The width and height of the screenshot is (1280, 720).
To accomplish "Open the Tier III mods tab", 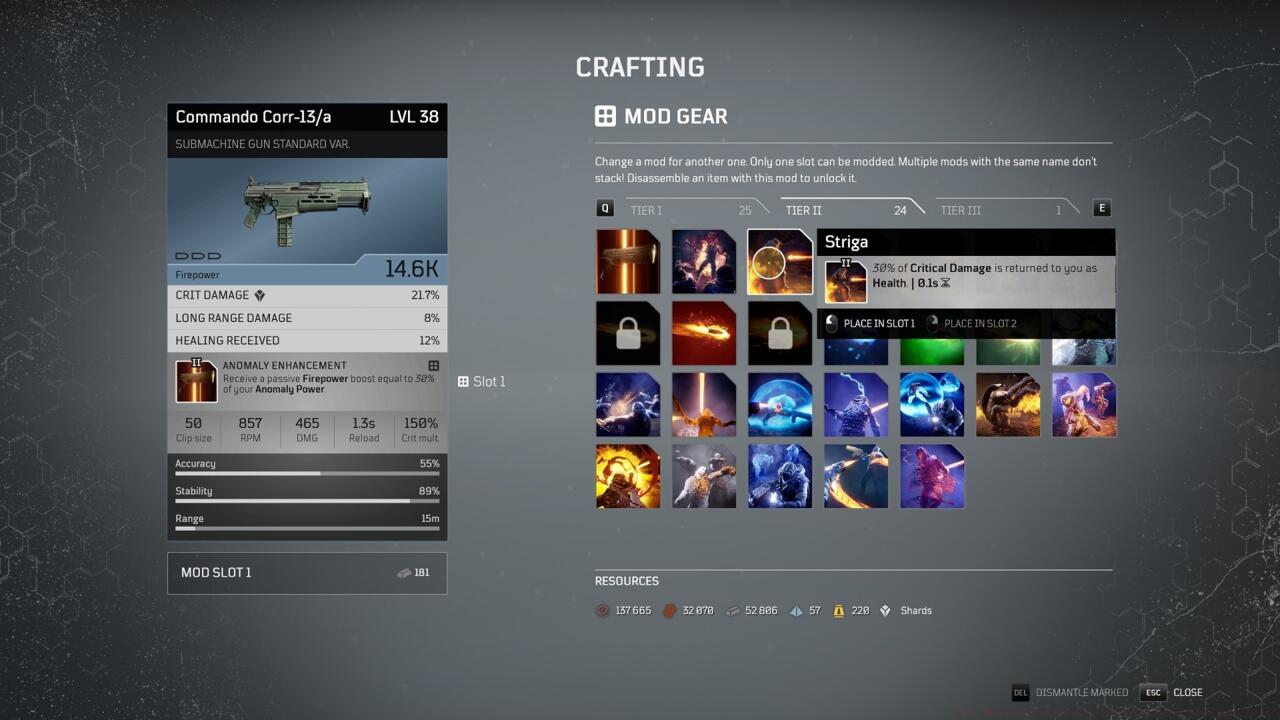I will (962, 210).
